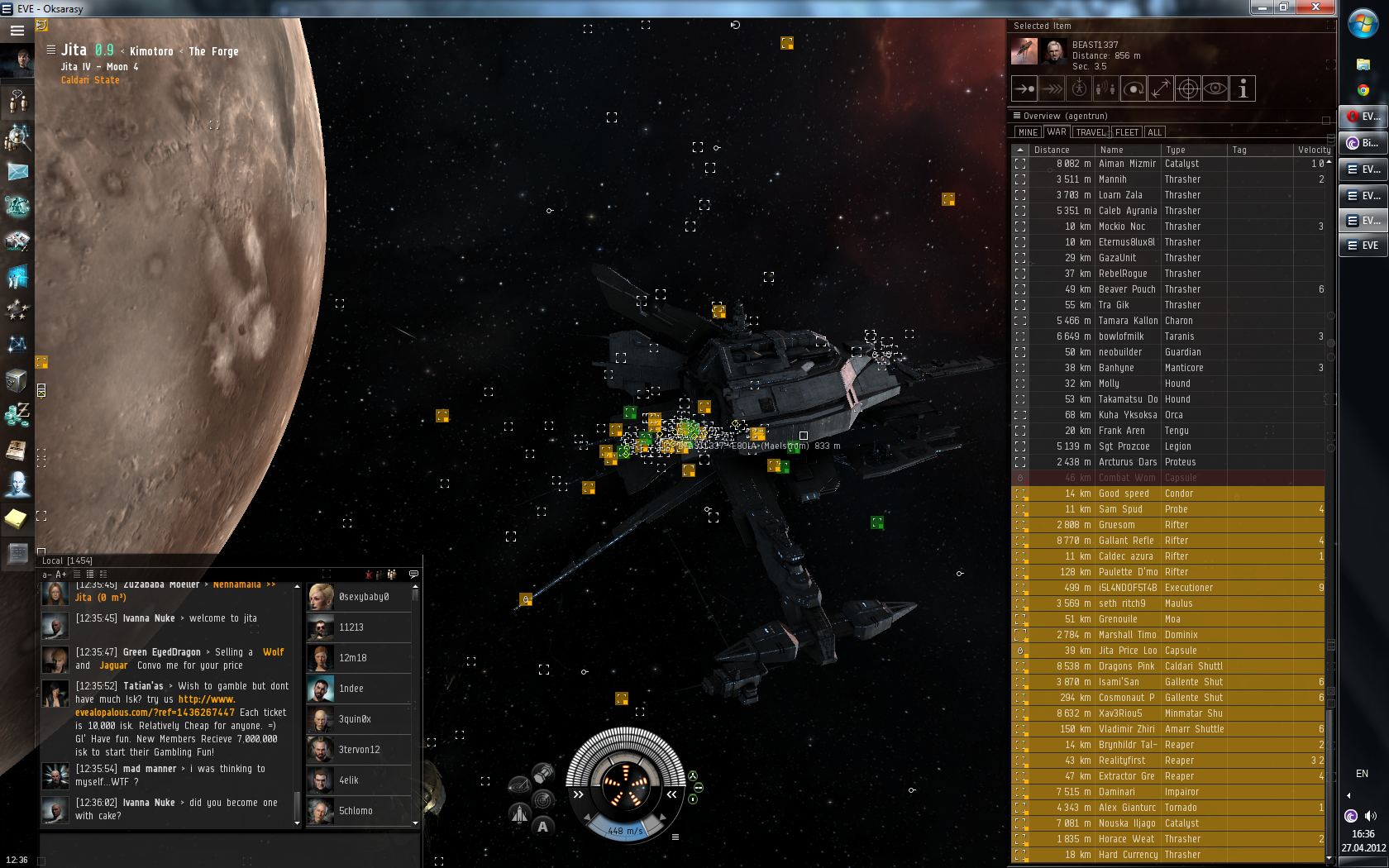Open the ship scanner radar icon
This screenshot has width=1389, height=868.
(543, 799)
